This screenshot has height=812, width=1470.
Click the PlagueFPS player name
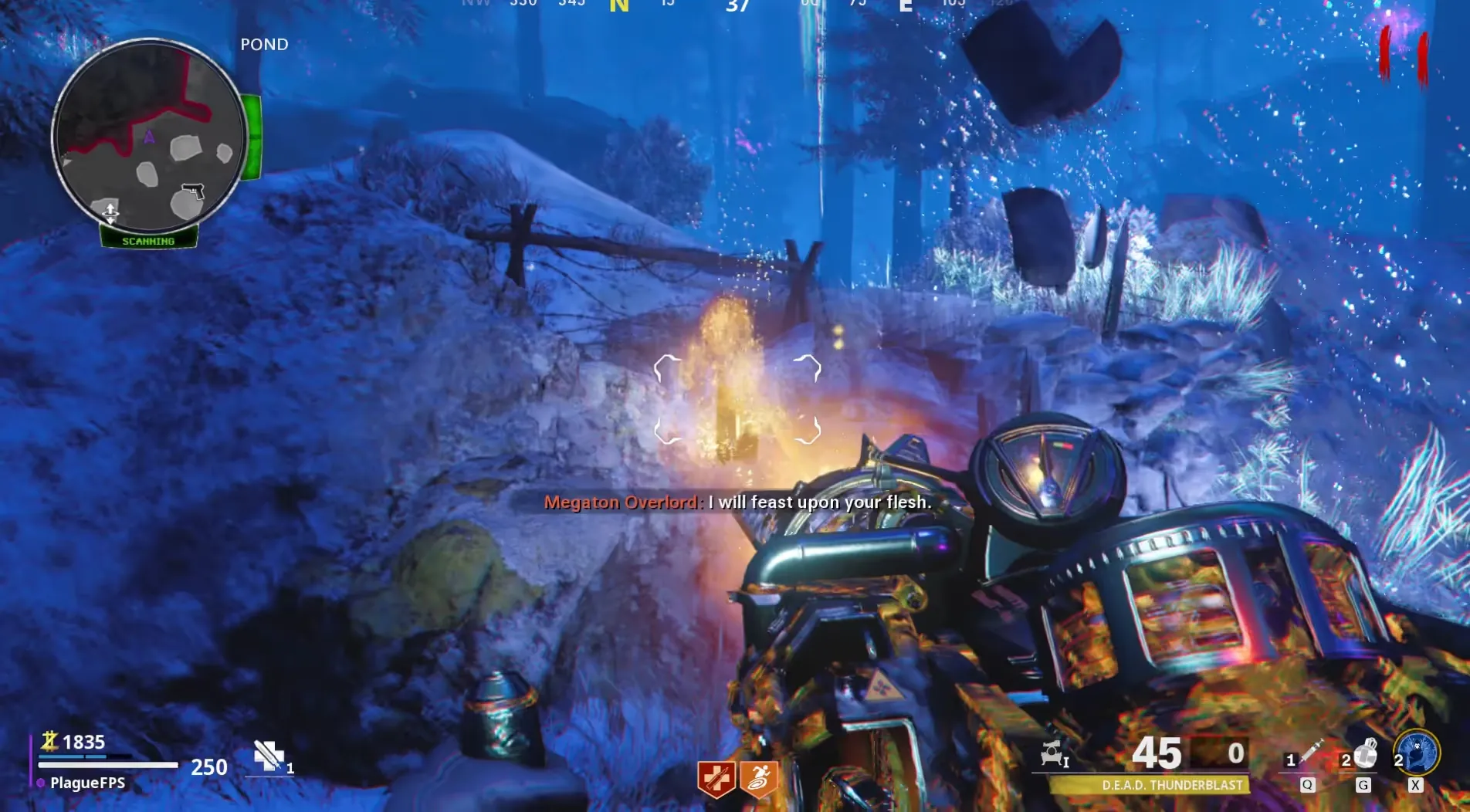coord(87,783)
